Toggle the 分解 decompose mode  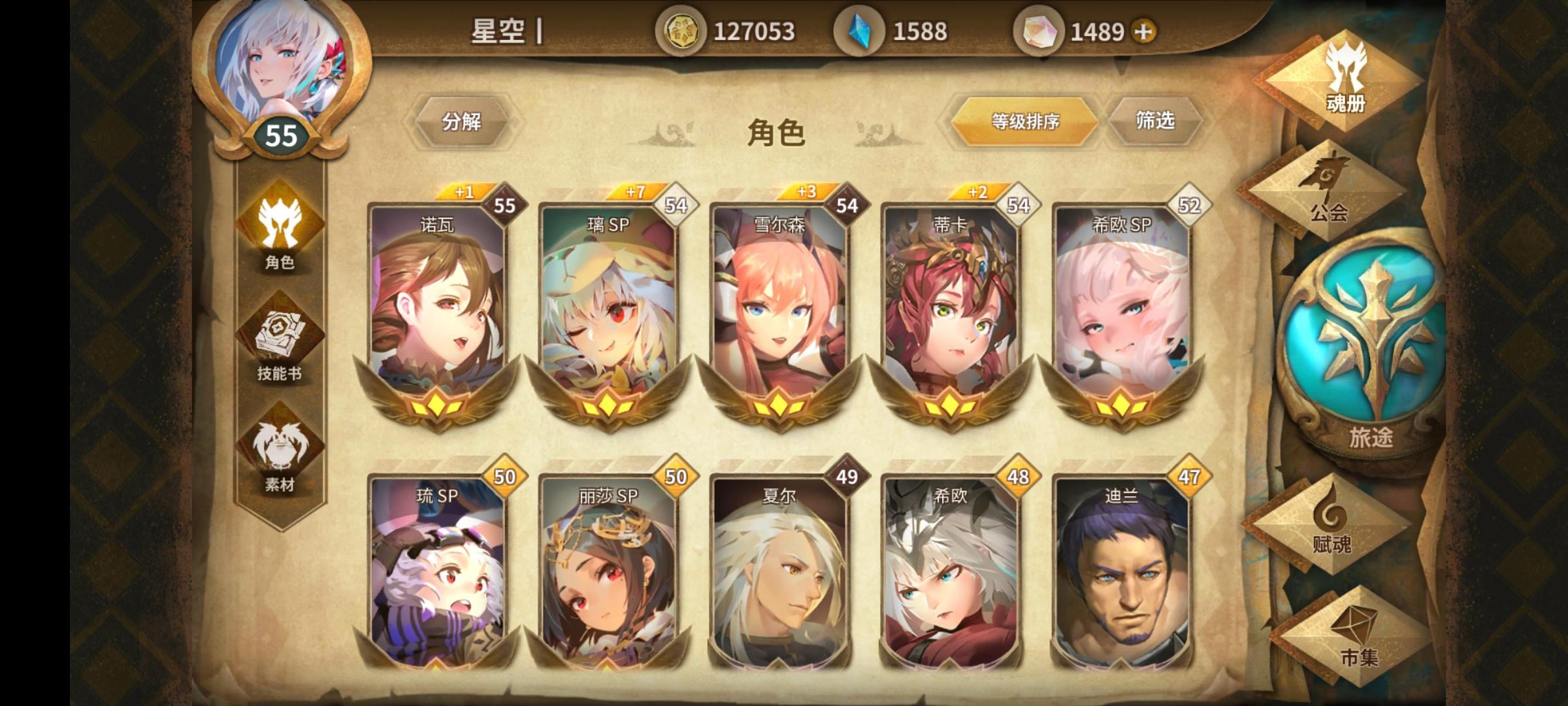click(x=466, y=121)
